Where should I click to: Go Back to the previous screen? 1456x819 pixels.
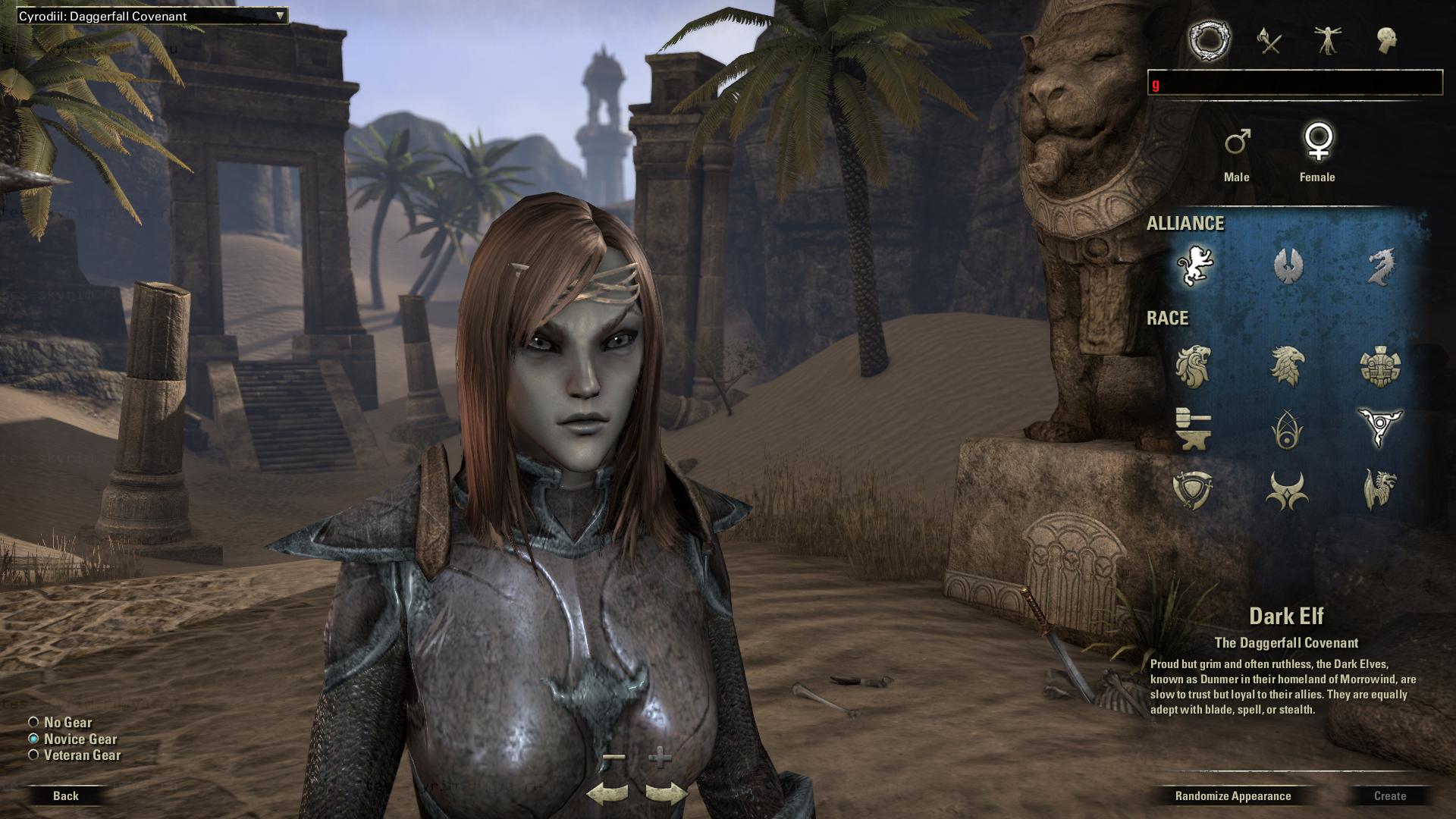pyautogui.click(x=66, y=795)
